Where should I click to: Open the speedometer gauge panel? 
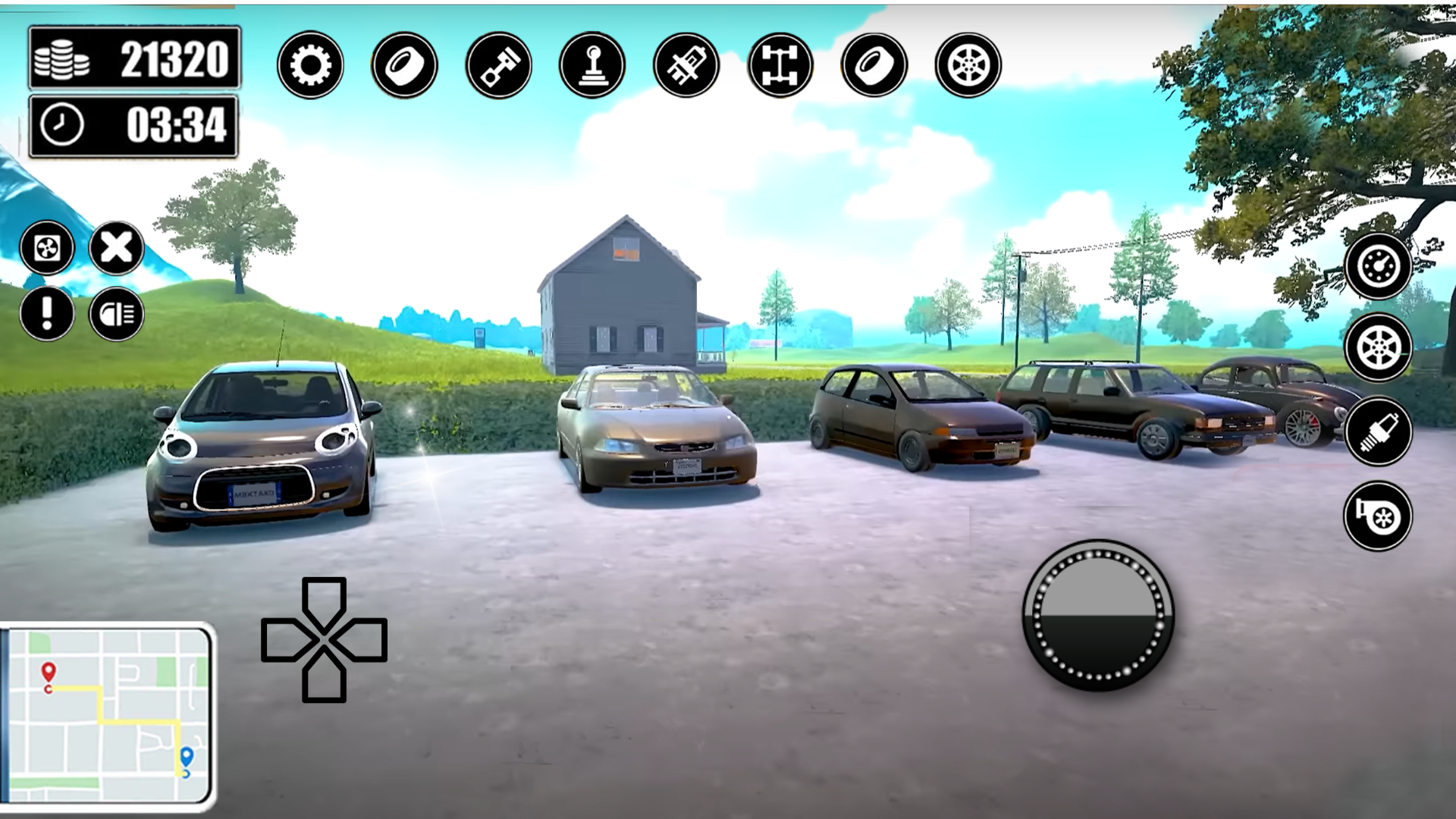[1378, 265]
